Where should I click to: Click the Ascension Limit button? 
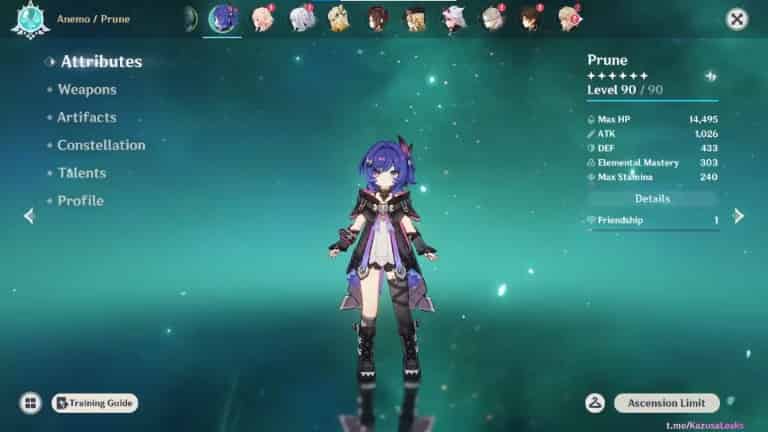[666, 403]
